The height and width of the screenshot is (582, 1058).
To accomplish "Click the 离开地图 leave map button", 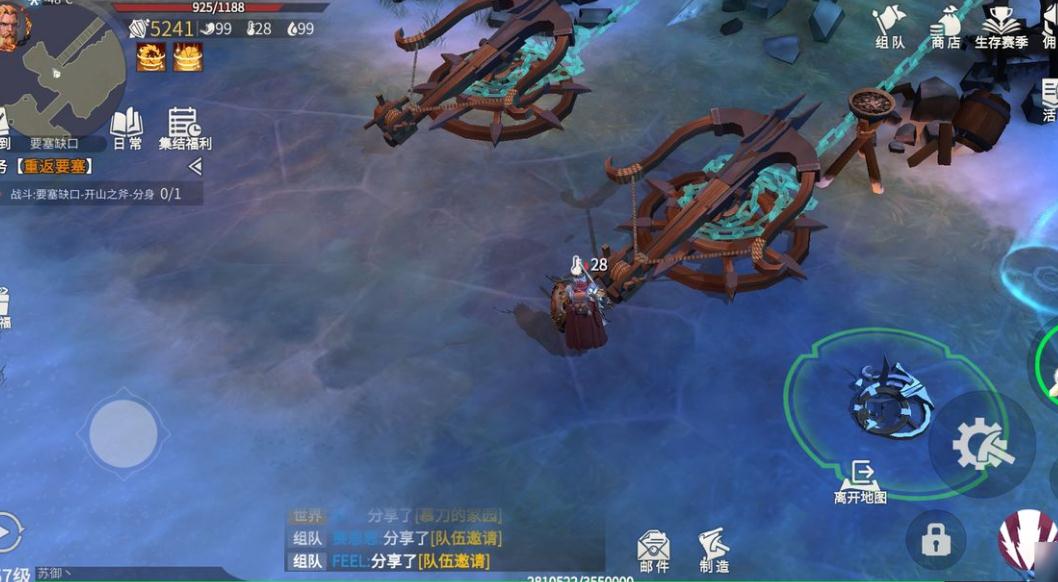I will click(860, 482).
